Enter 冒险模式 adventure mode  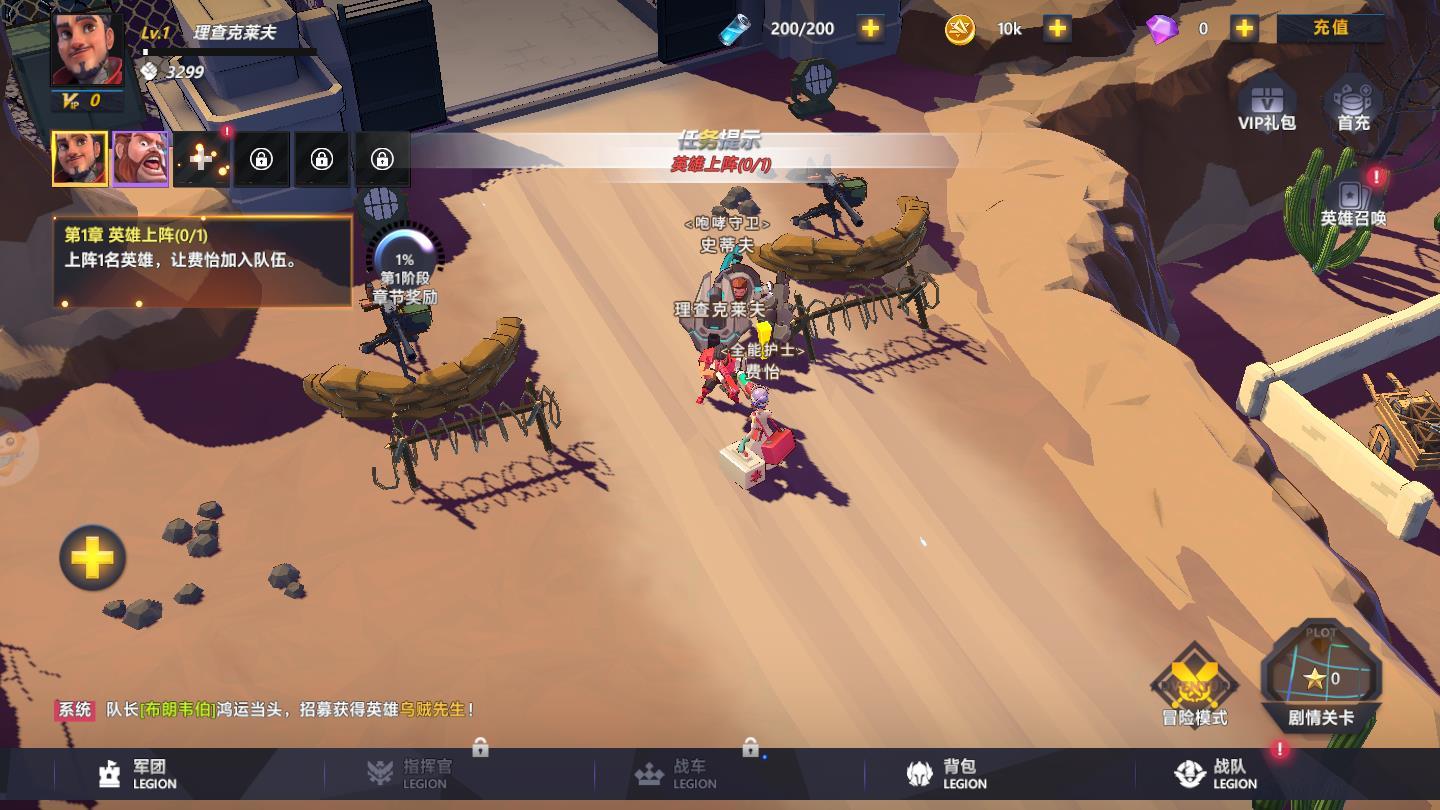[1194, 687]
